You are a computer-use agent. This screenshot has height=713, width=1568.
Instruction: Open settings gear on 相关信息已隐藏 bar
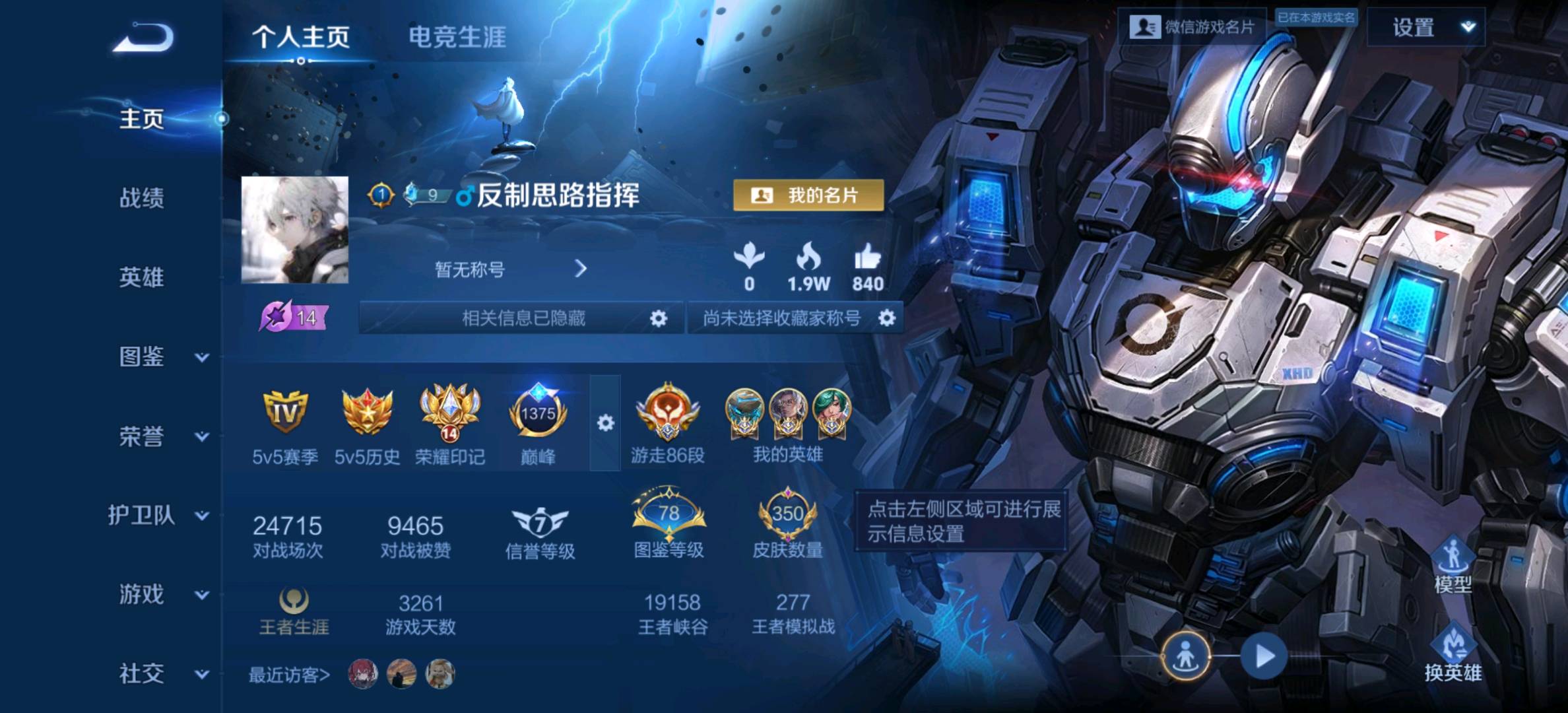pos(658,318)
